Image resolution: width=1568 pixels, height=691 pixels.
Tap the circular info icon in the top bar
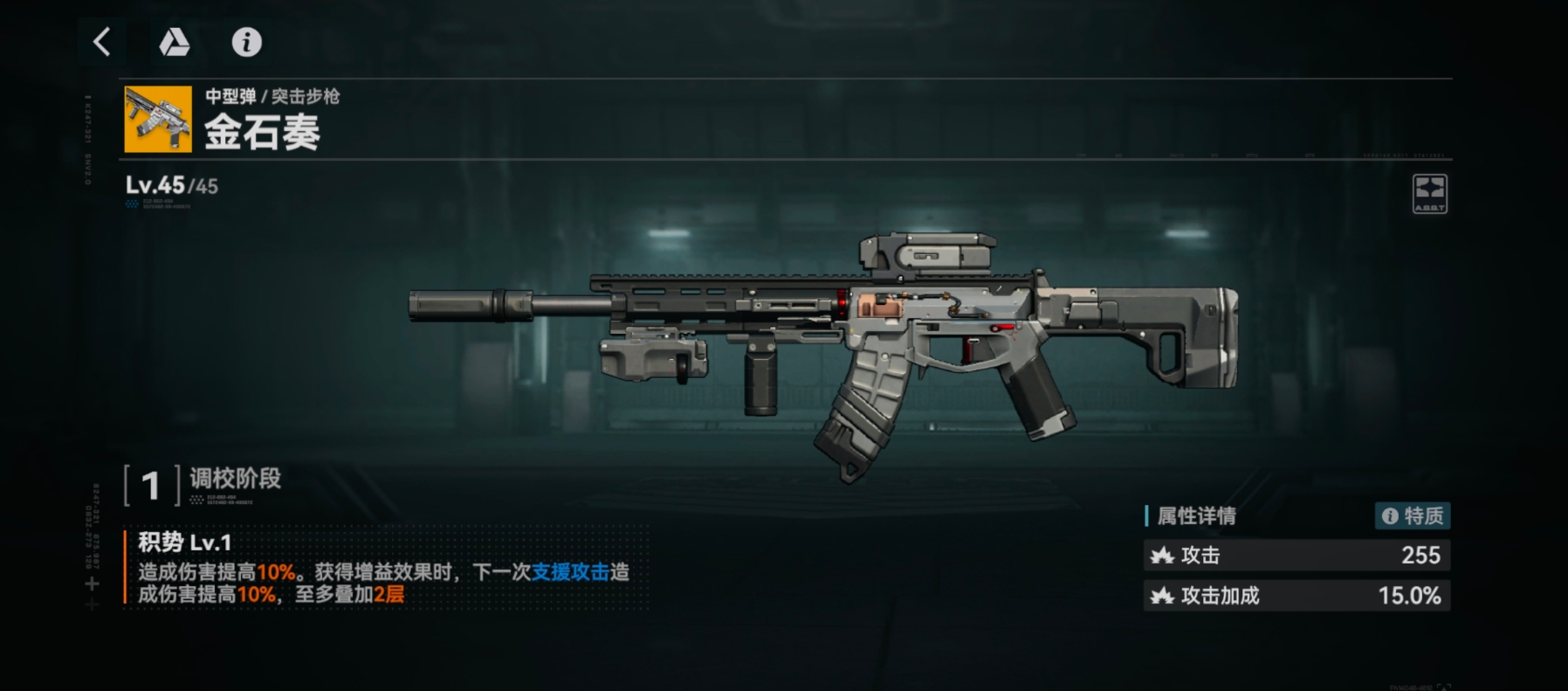pyautogui.click(x=247, y=42)
